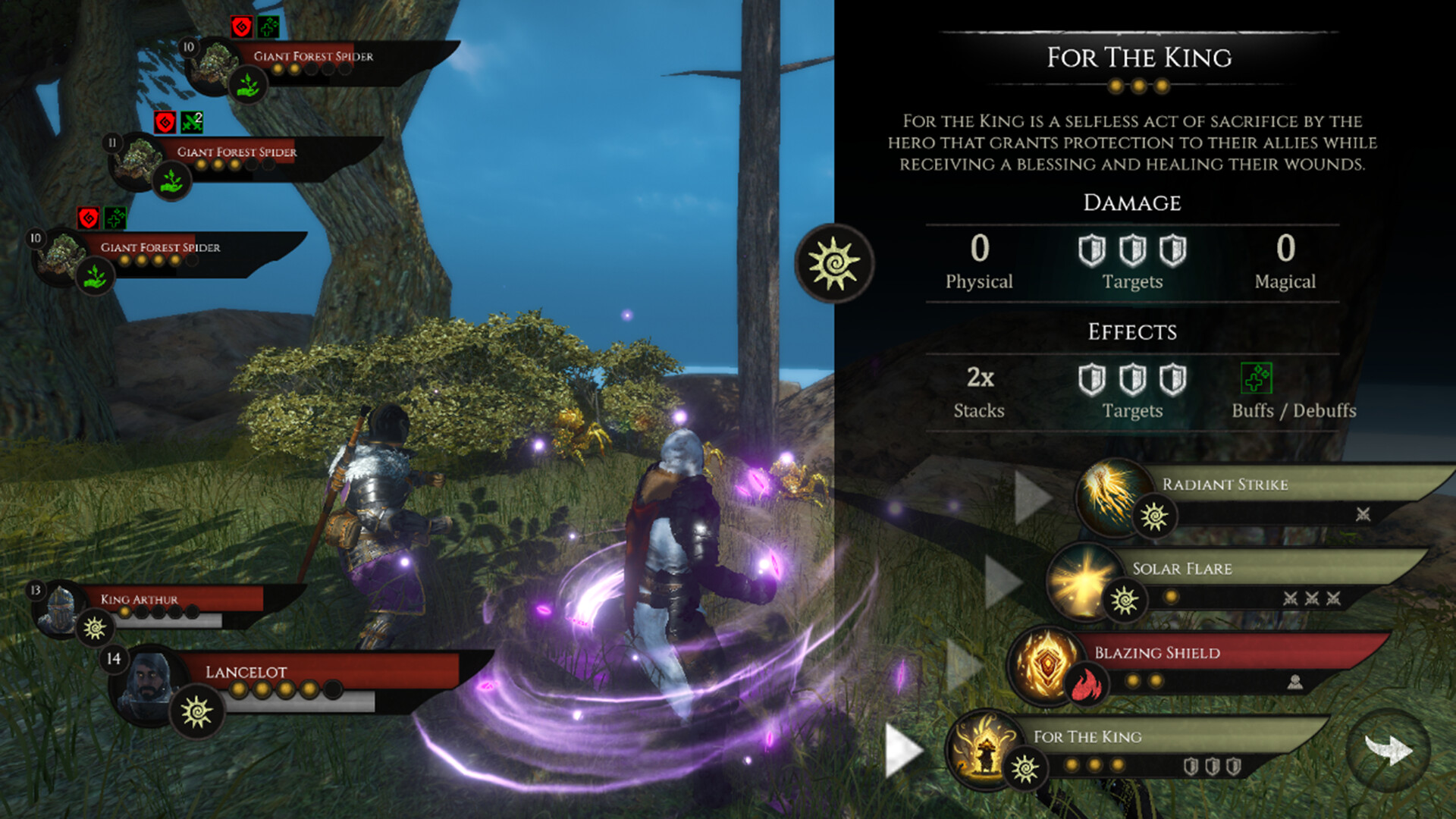Click the large sun faction emblem beside the panel
Screen dimensions: 1456x819
coord(832,262)
